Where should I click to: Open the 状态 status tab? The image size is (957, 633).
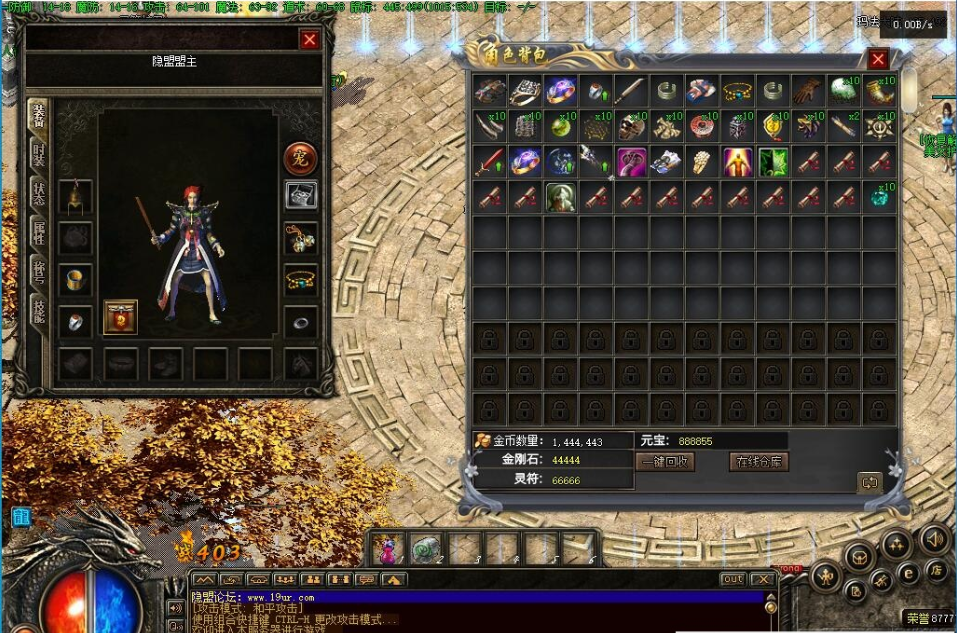coord(38,193)
